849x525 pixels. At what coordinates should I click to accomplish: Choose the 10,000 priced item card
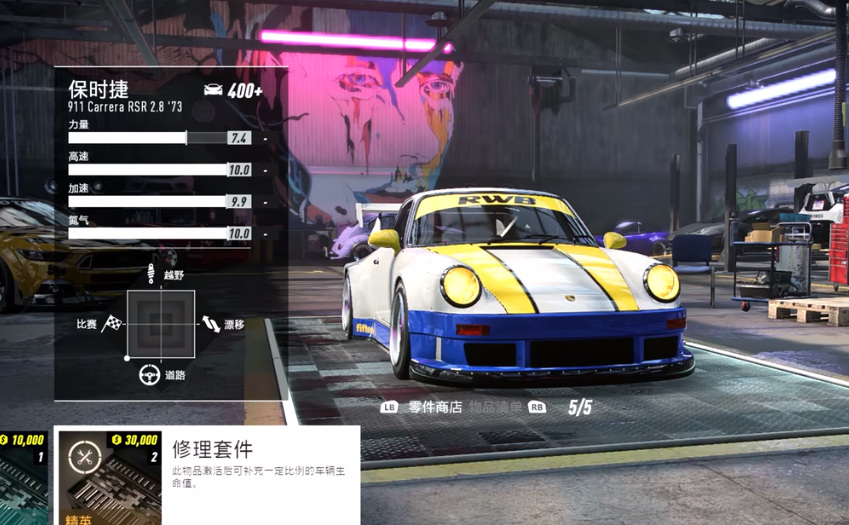(23, 478)
